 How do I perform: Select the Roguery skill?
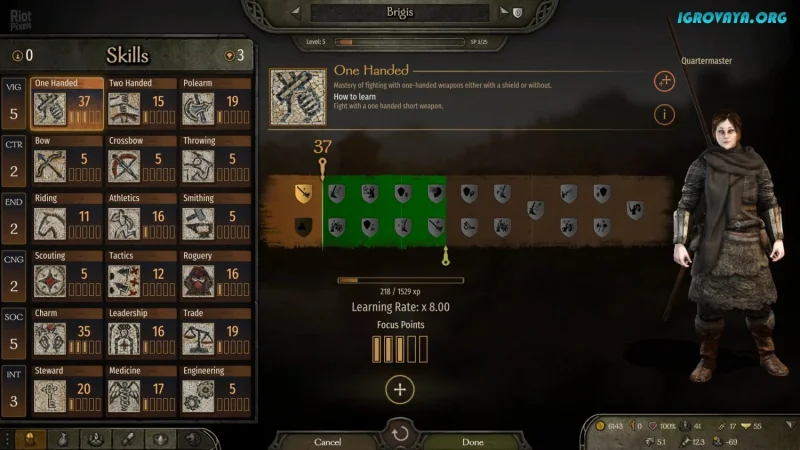coord(215,277)
